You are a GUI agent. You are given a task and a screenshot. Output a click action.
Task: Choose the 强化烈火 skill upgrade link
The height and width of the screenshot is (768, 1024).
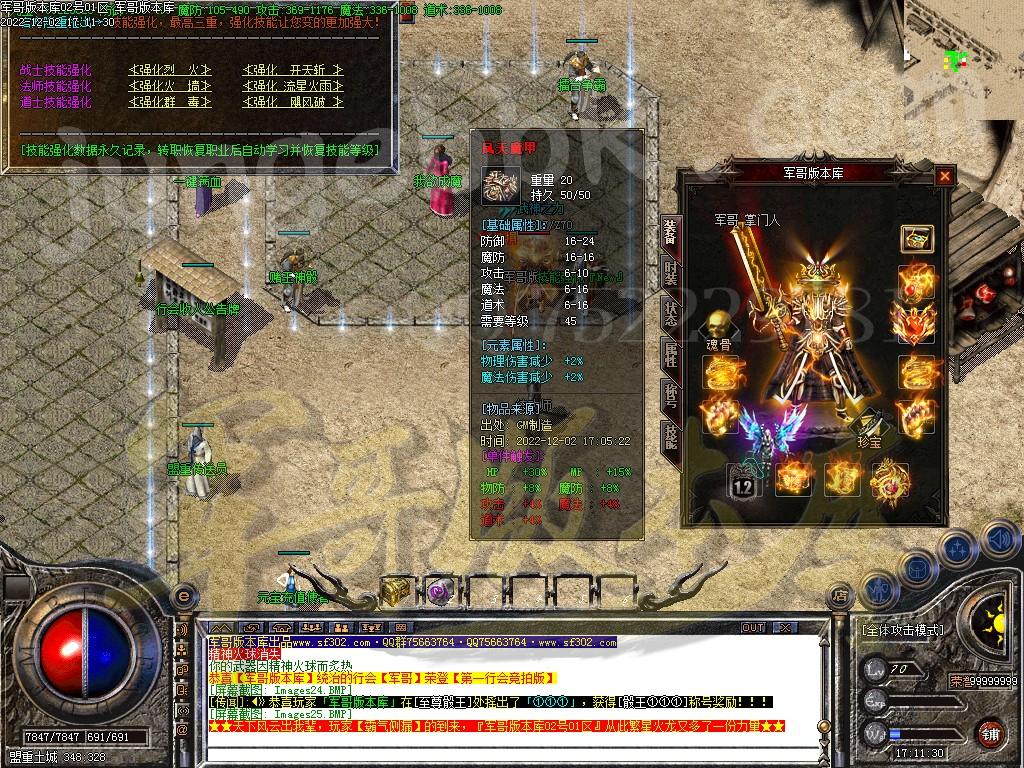pos(170,70)
